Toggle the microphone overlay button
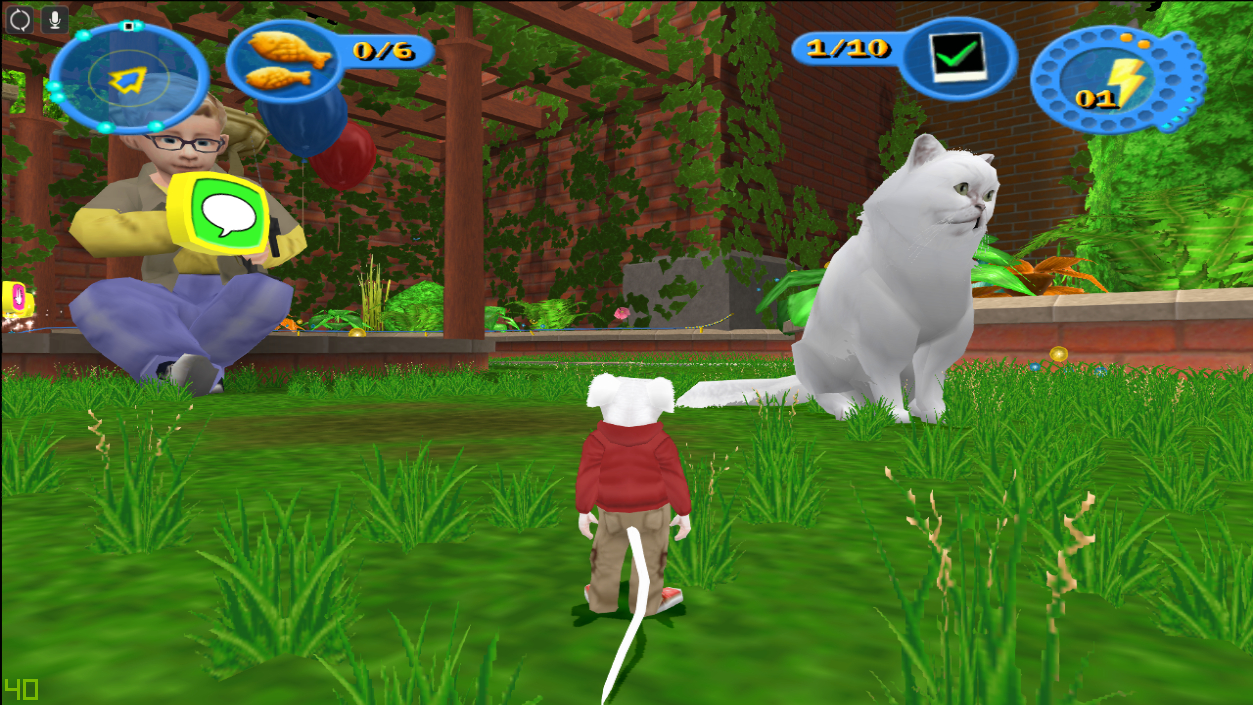 pos(54,20)
